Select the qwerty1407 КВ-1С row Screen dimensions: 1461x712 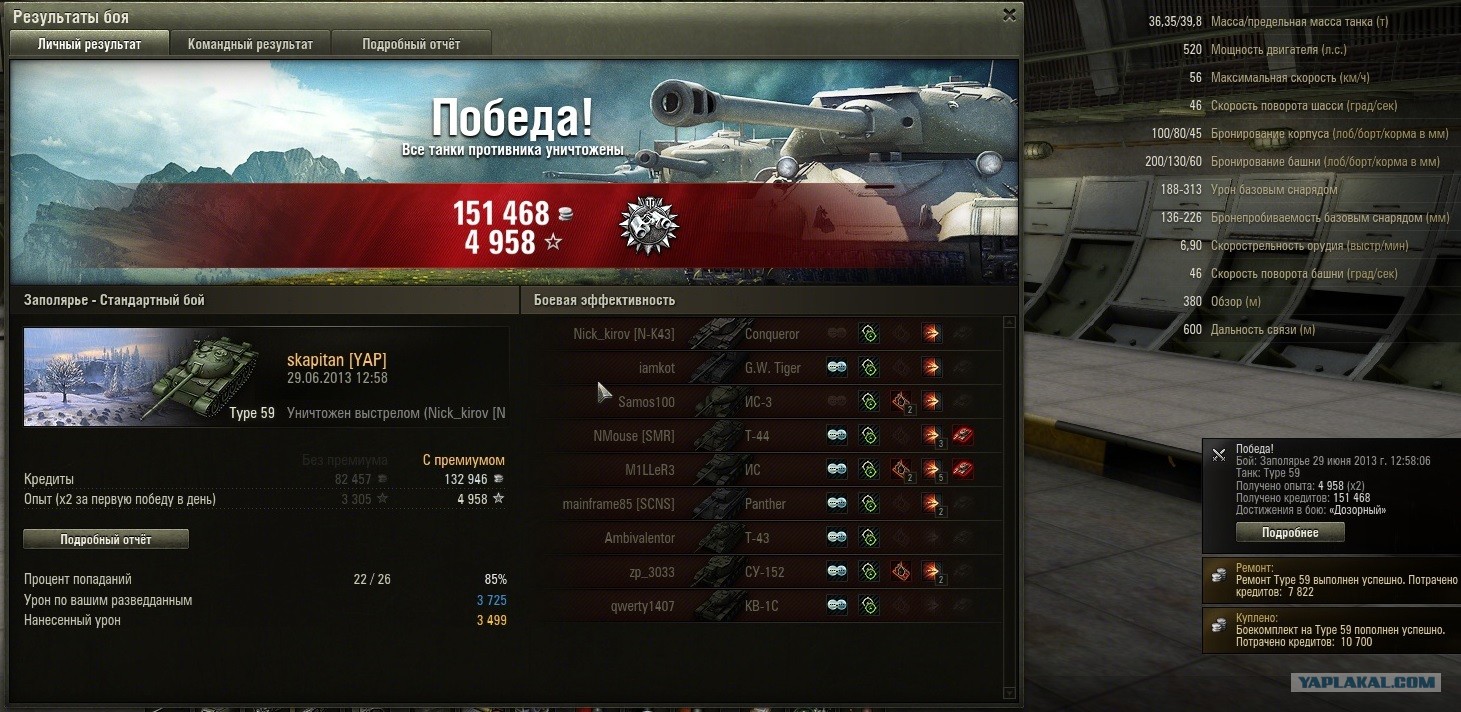[760, 606]
